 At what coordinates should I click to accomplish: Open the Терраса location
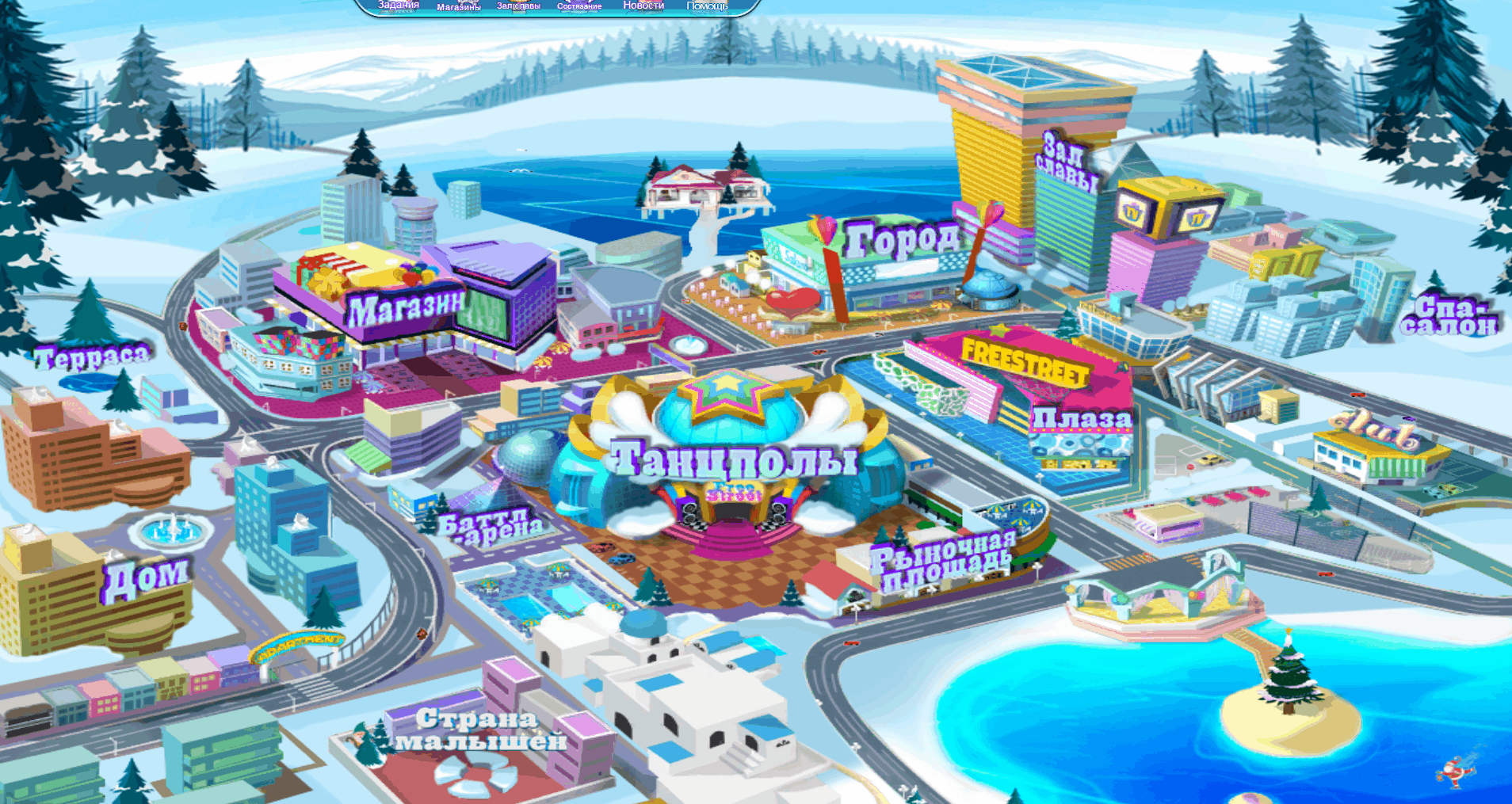pyautogui.click(x=92, y=356)
